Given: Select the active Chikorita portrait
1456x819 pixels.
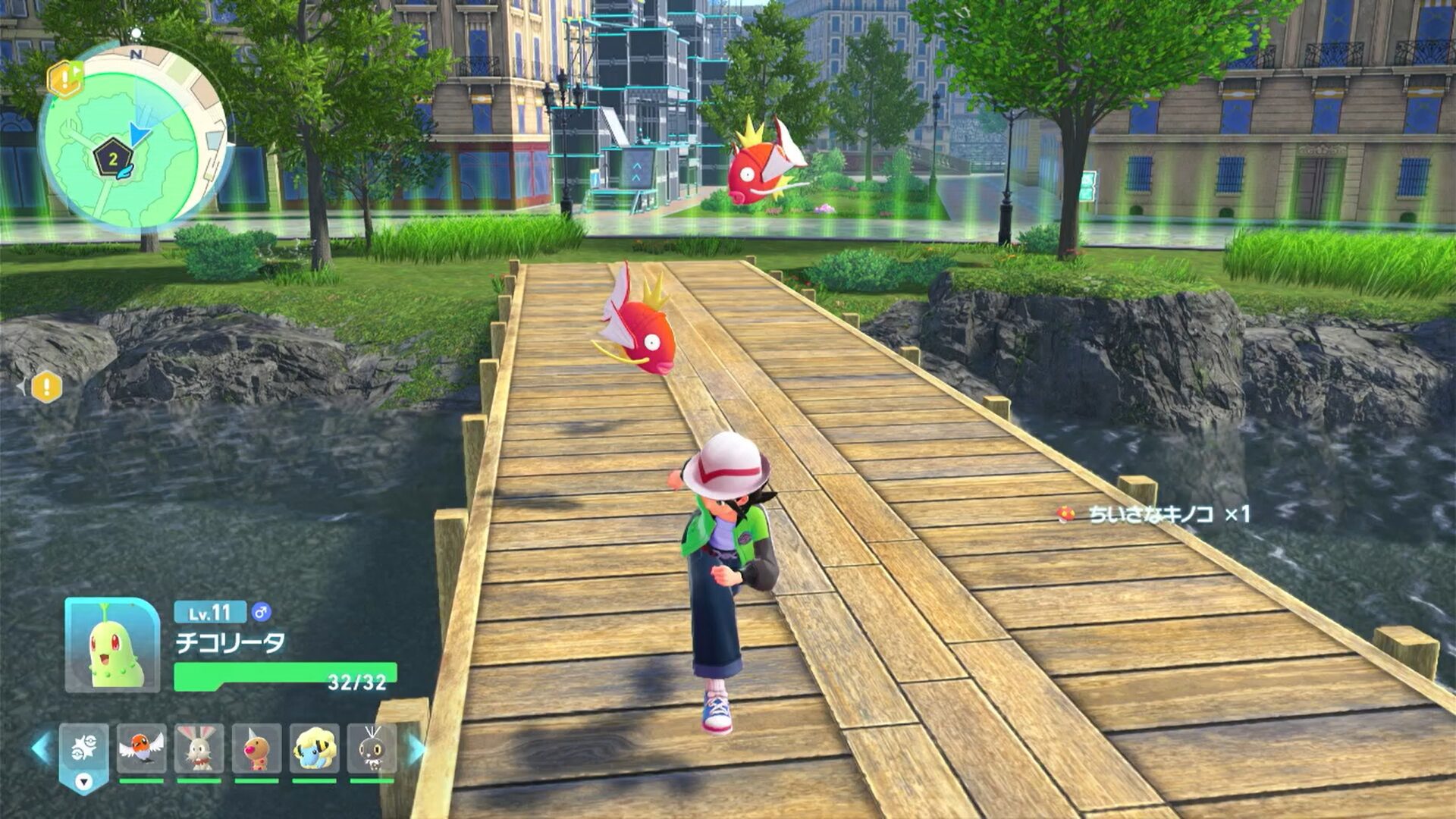Looking at the screenshot, I should [112, 645].
